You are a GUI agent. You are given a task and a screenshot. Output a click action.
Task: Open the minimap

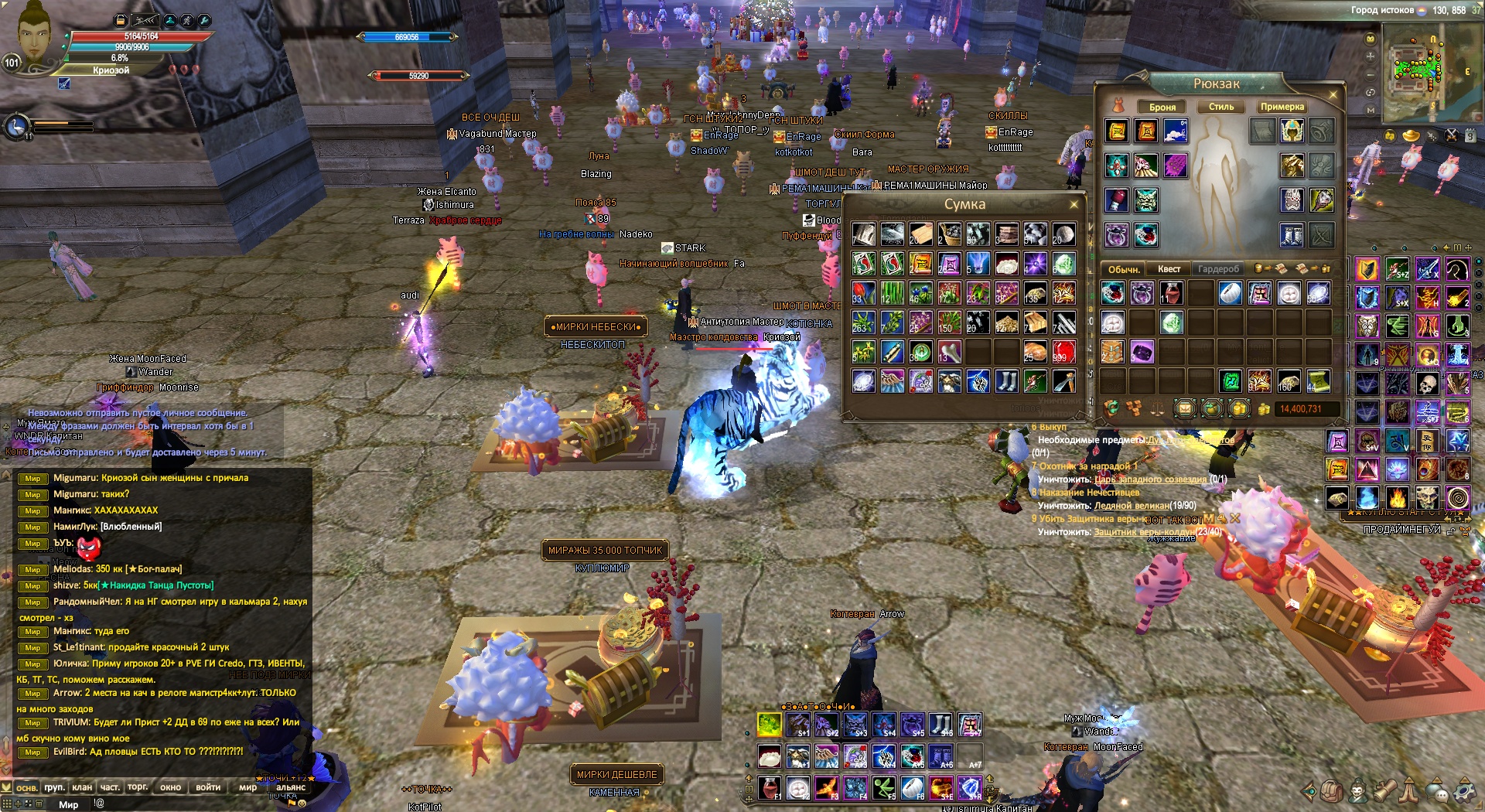[x=1417, y=67]
